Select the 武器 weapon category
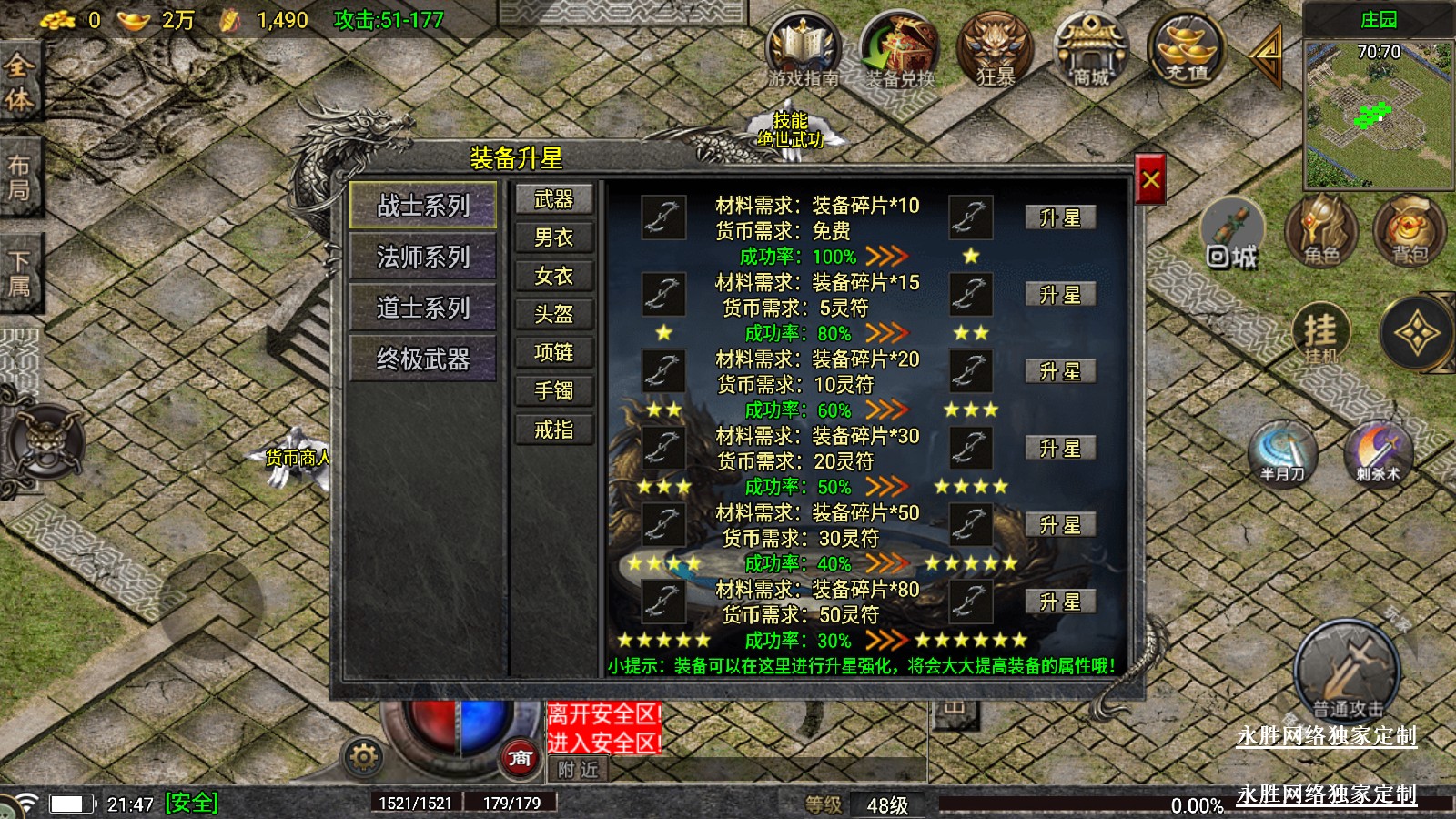This screenshot has width=1456, height=819. pyautogui.click(x=553, y=199)
